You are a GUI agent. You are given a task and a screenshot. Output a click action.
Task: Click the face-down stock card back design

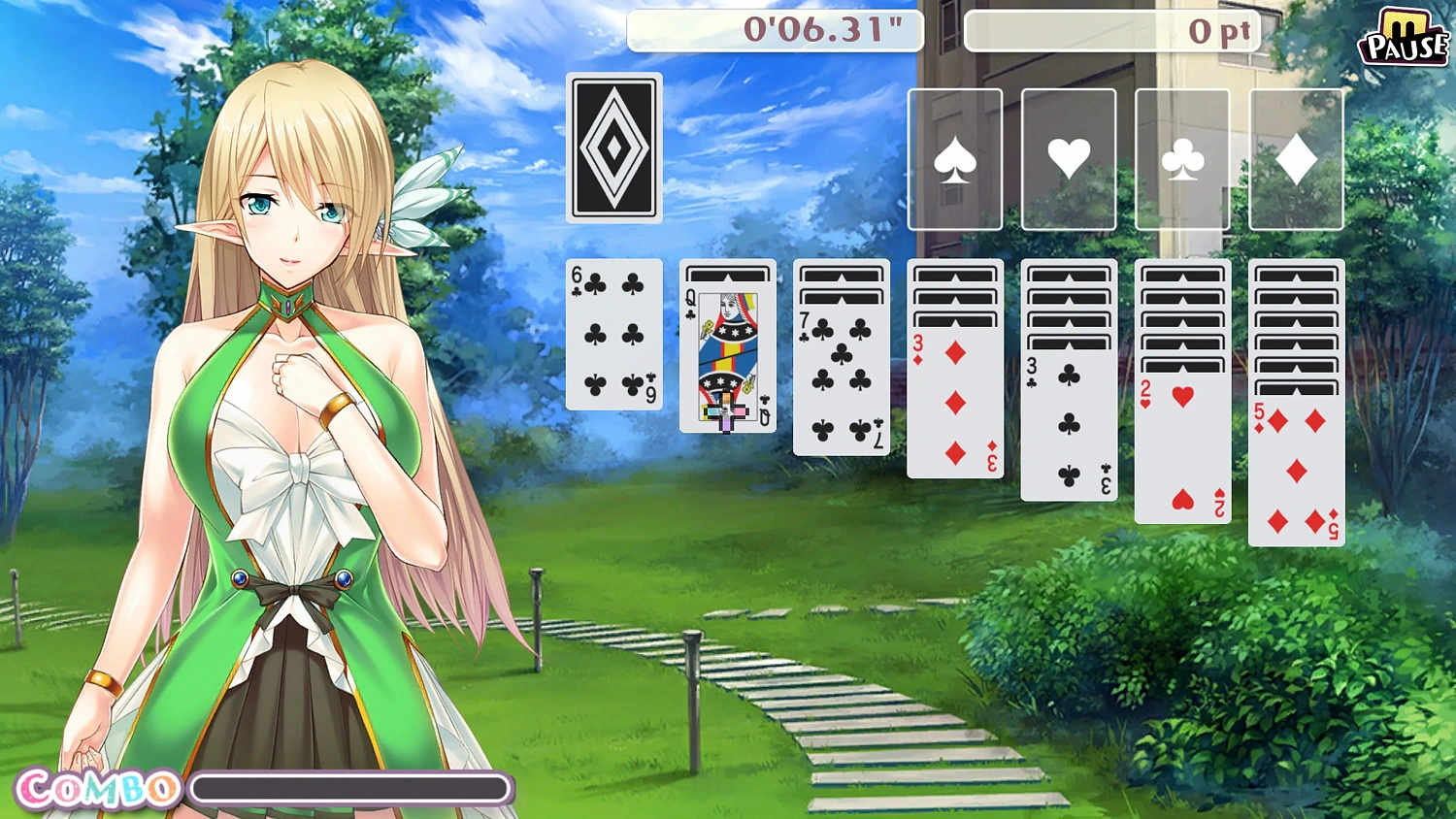click(x=613, y=146)
